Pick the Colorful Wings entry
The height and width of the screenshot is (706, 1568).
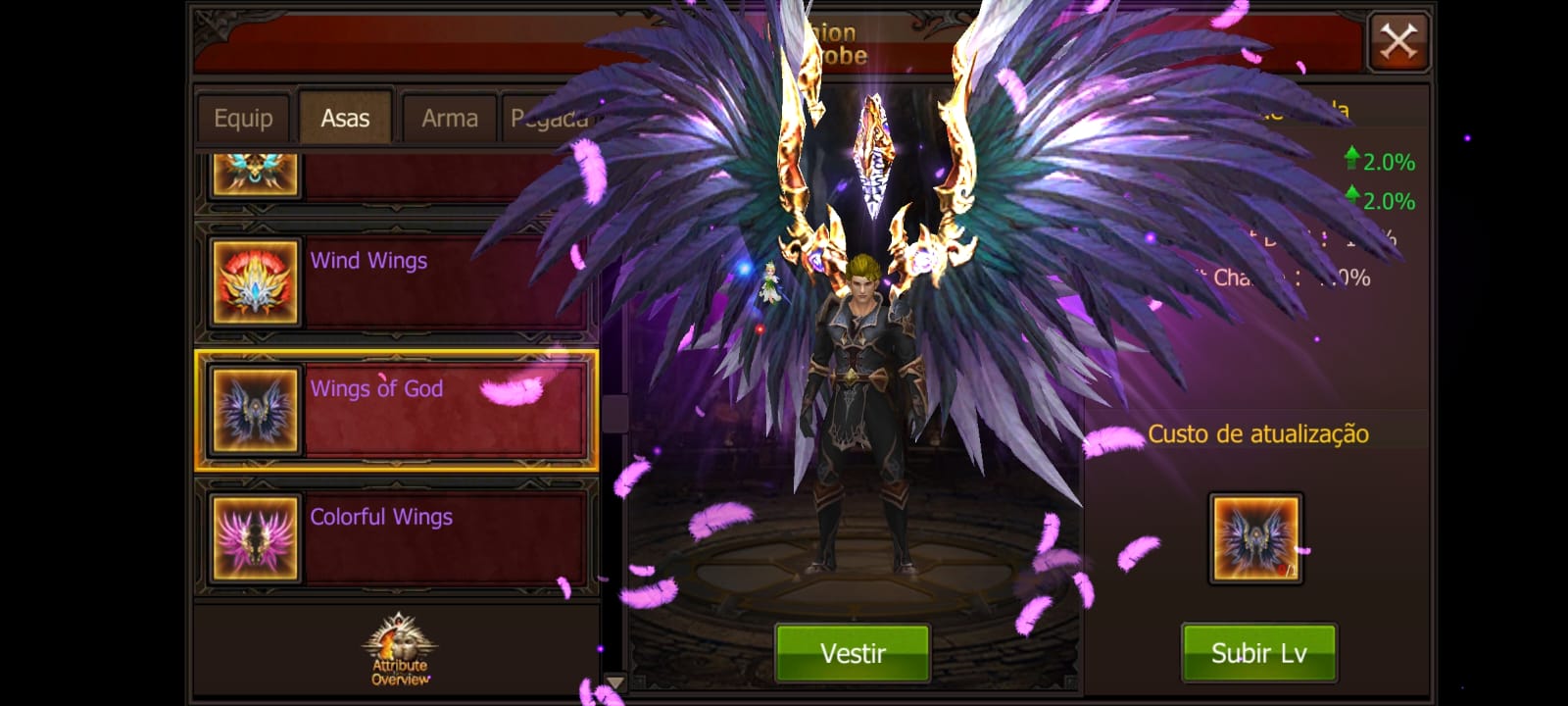(396, 538)
